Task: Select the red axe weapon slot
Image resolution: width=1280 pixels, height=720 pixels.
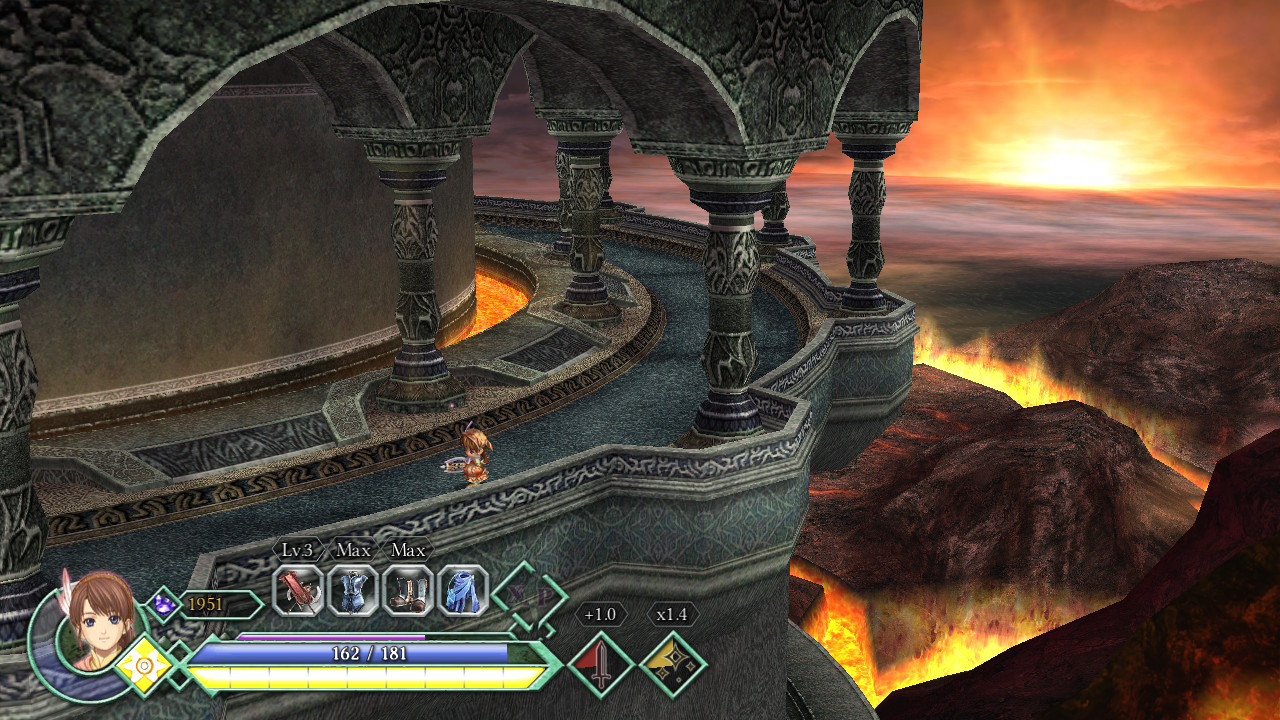Action: 298,590
